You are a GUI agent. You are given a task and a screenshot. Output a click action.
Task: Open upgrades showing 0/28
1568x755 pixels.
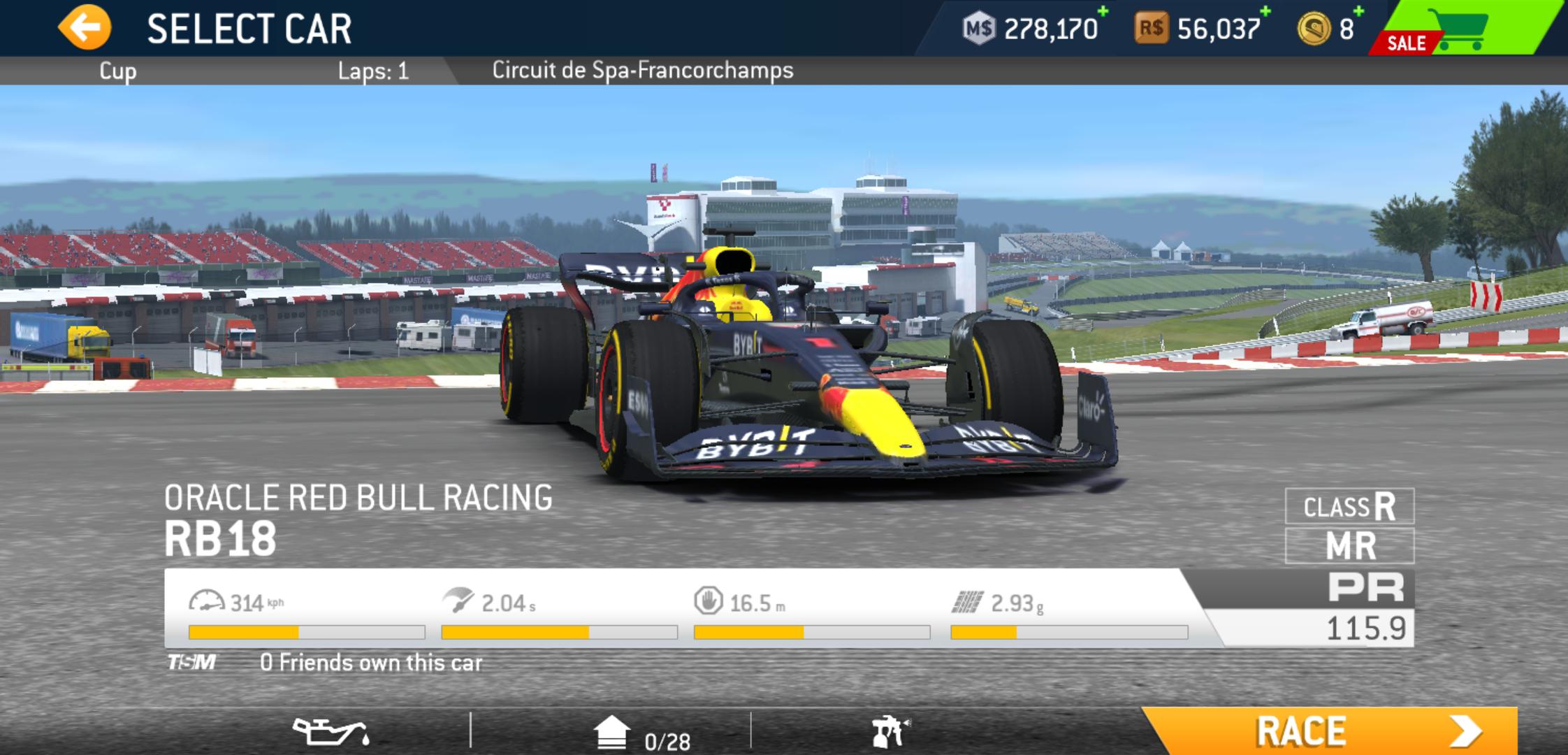641,735
